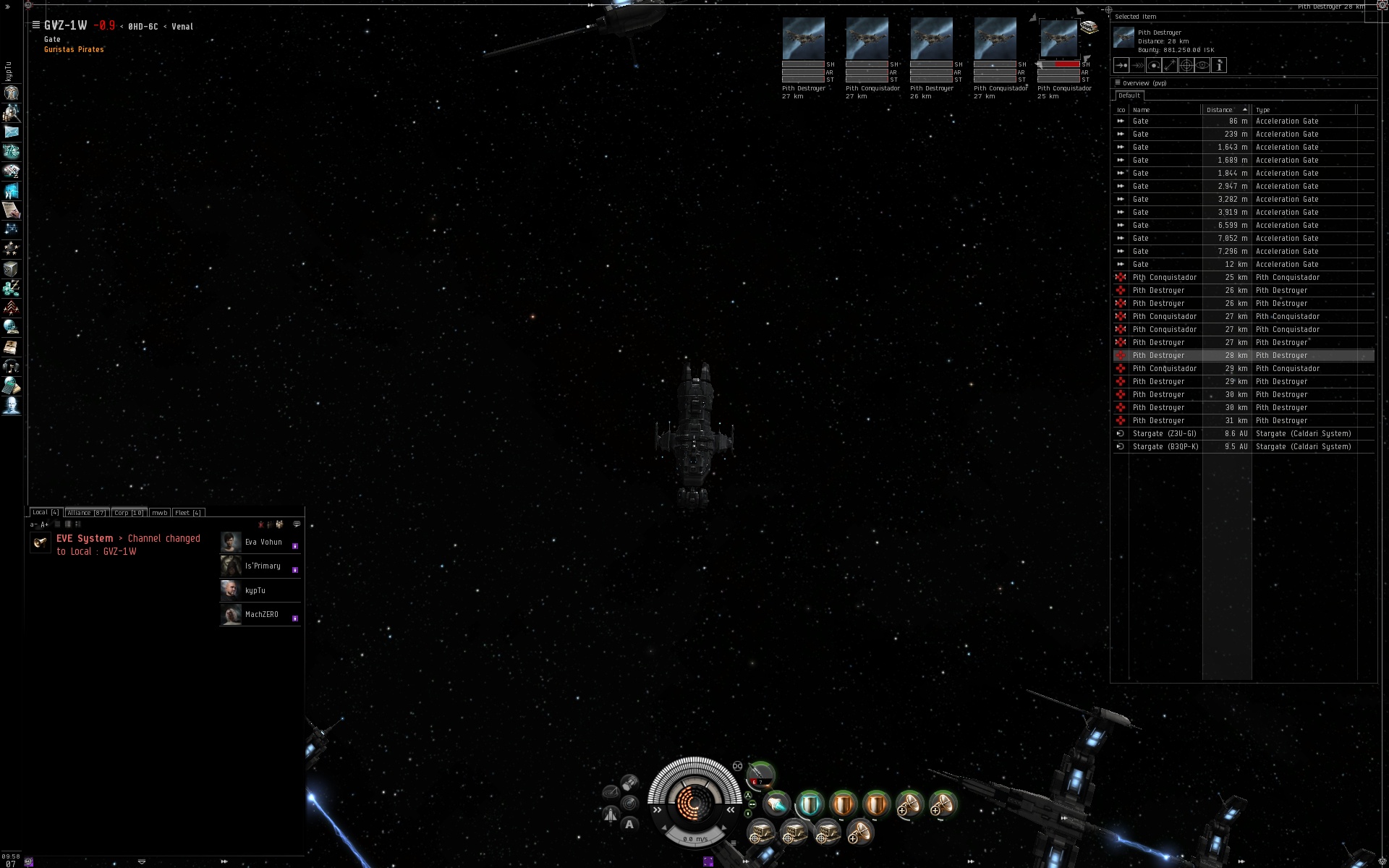Image resolution: width=1389 pixels, height=868 pixels.
Task: Select the Default overview tab
Action: click(1129, 95)
